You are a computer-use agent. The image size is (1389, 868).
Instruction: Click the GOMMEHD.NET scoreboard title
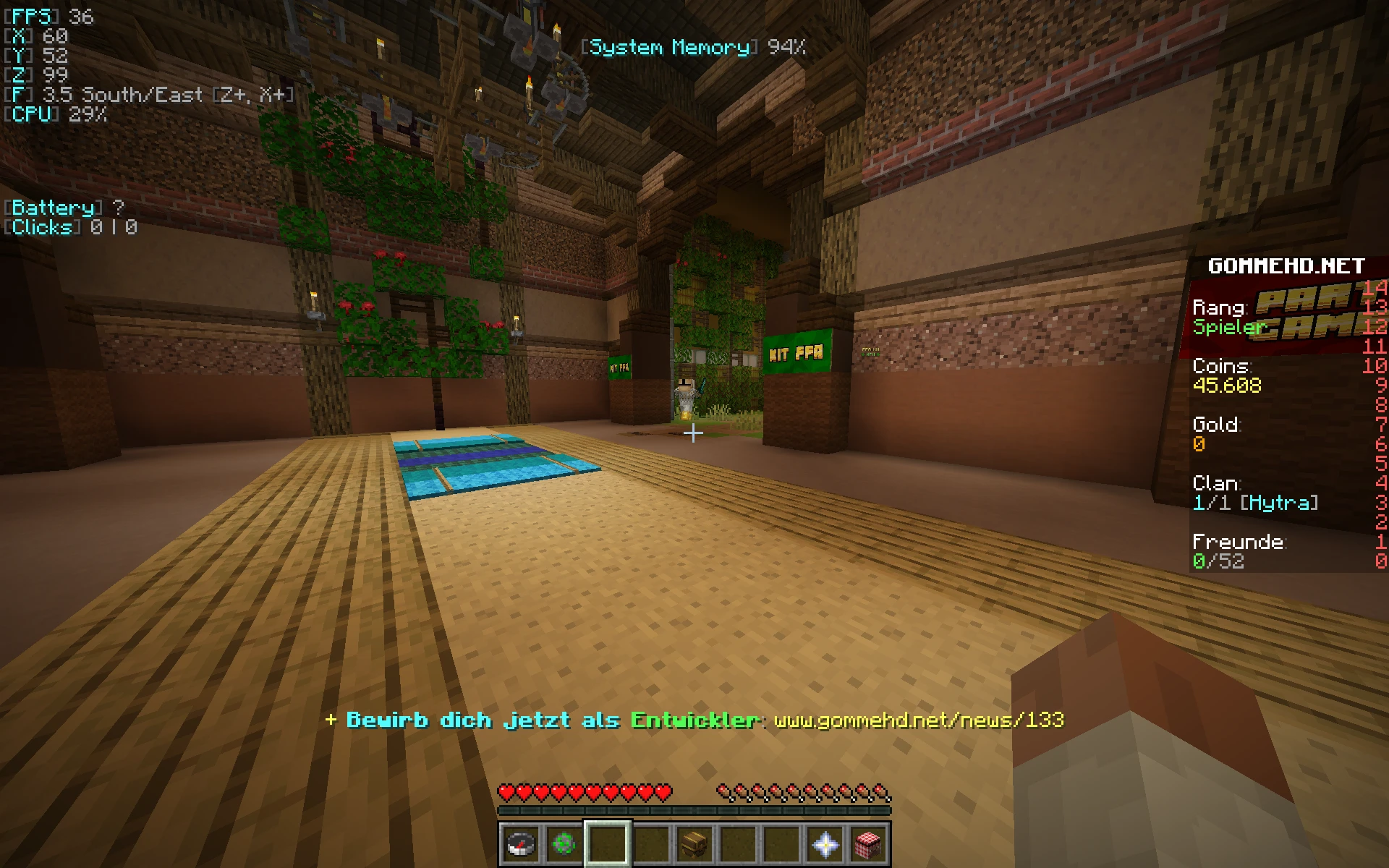[1287, 266]
